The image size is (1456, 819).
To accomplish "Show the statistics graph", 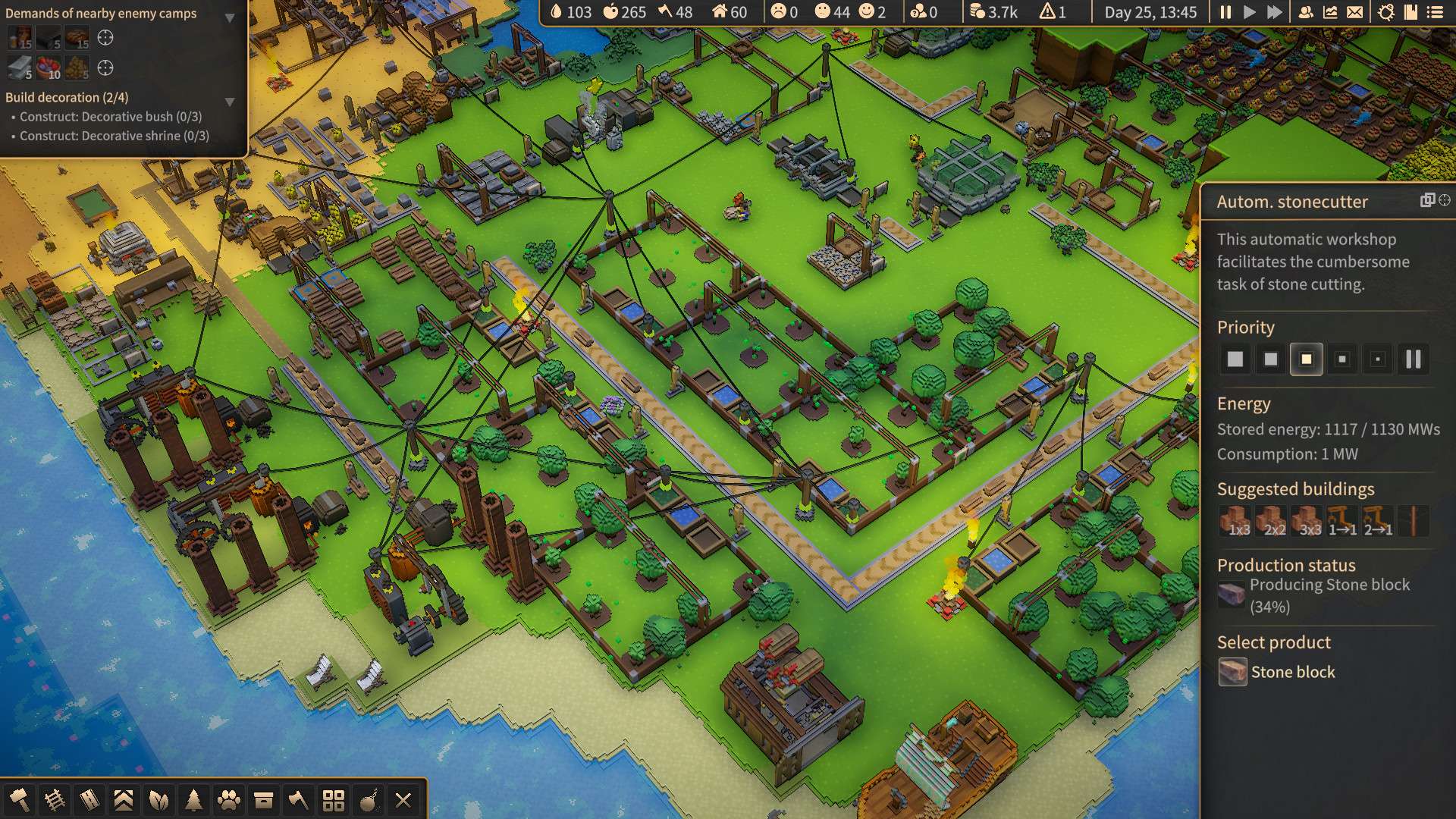I will coord(1330,12).
